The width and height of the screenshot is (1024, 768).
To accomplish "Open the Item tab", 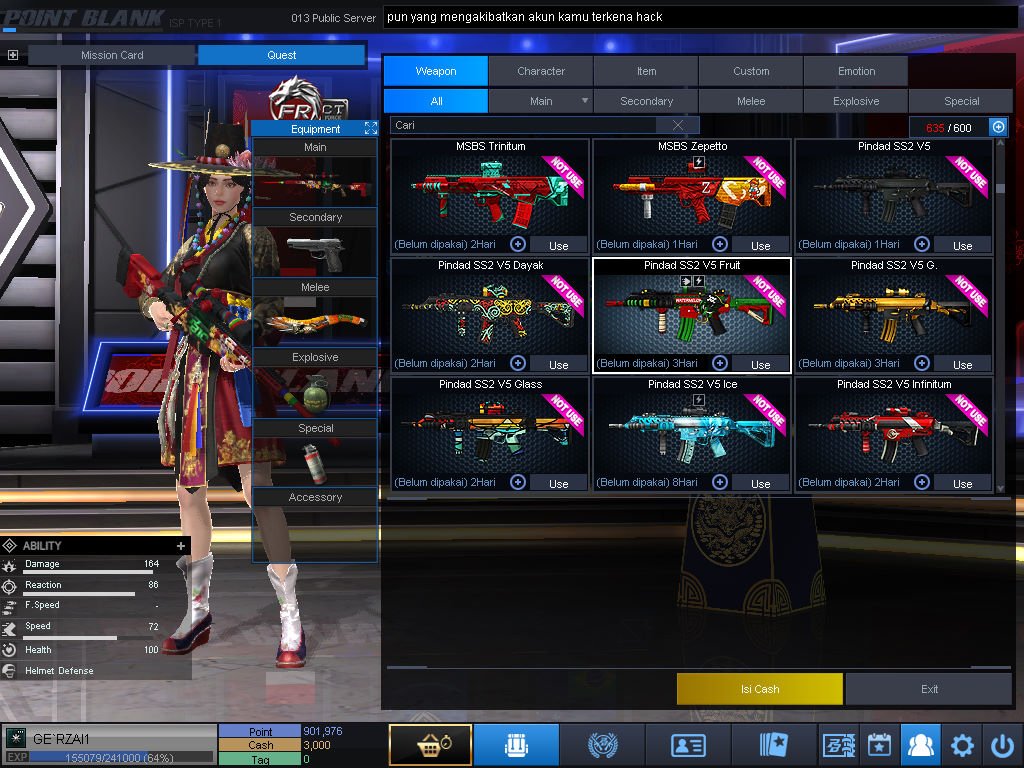I will (x=646, y=71).
